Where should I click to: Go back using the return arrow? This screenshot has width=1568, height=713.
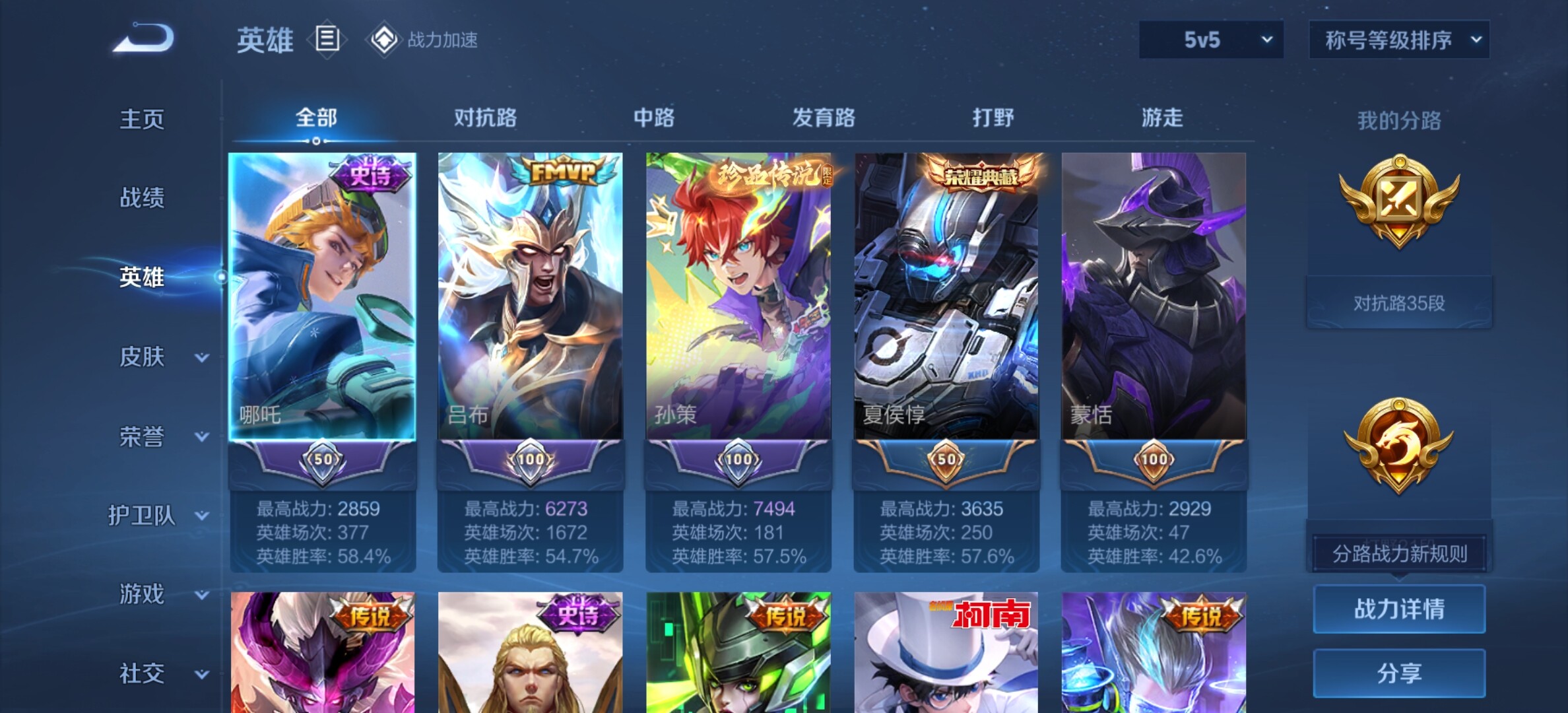click(144, 38)
